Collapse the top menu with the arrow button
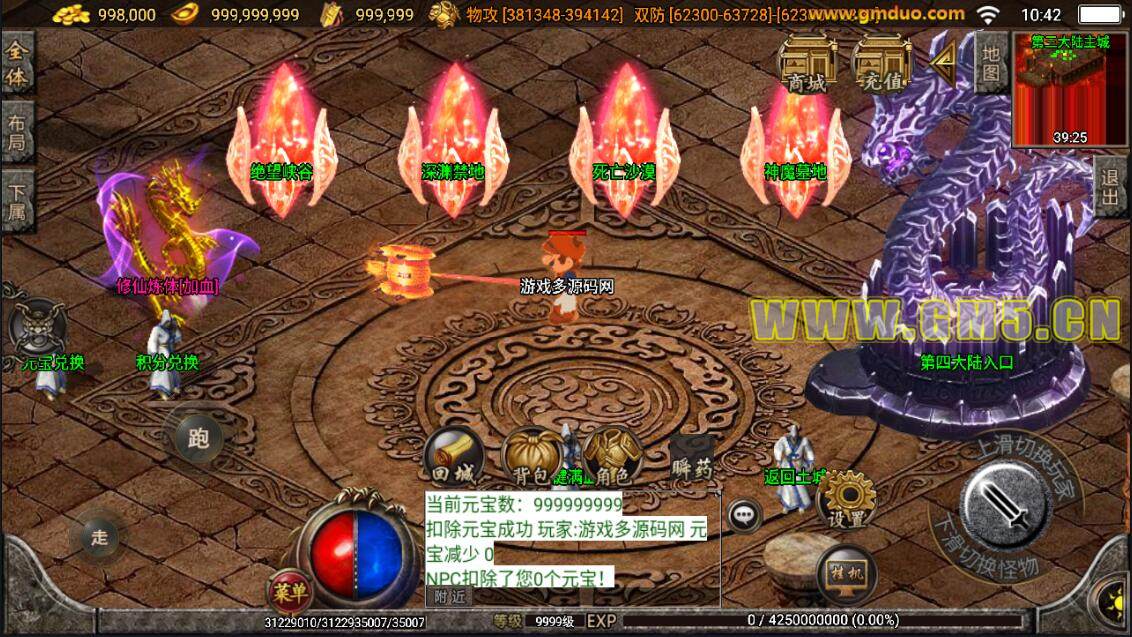Viewport: 1132px width, 637px height. coord(942,62)
